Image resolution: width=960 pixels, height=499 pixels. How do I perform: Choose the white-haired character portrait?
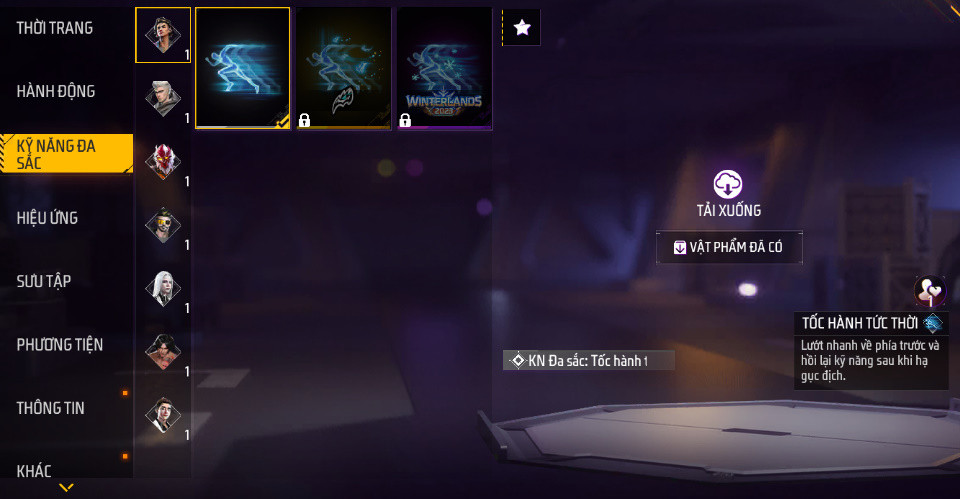point(162,288)
